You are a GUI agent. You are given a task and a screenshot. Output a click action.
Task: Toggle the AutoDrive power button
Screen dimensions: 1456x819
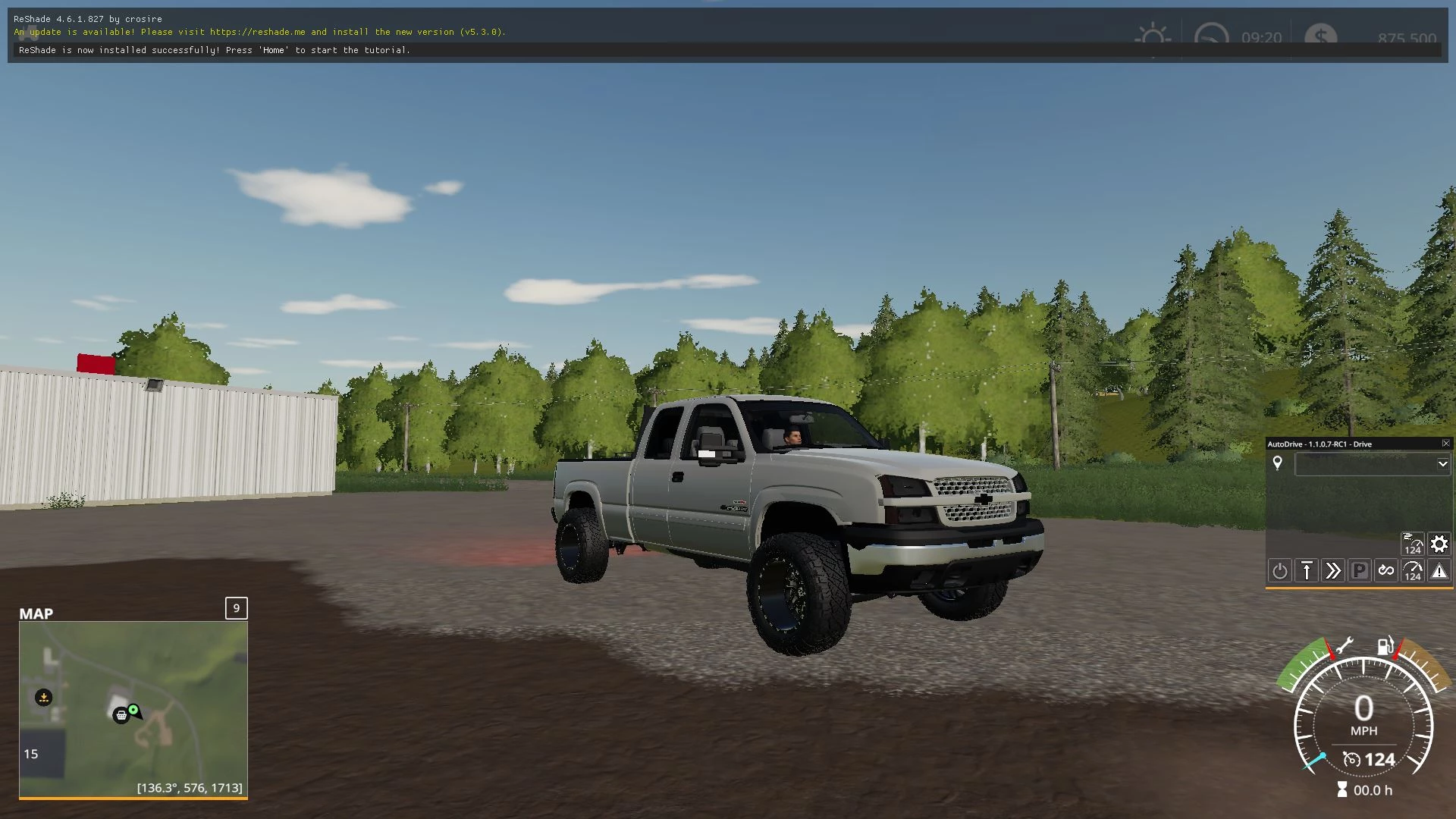[1280, 571]
